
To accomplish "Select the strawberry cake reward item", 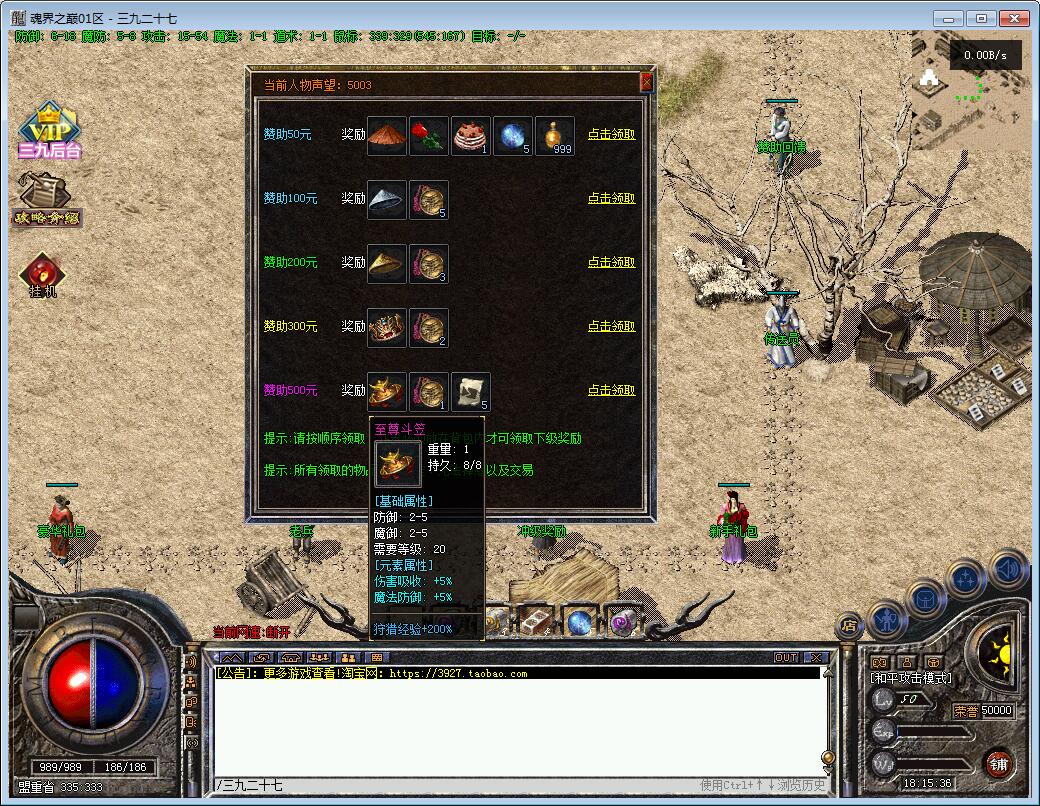I will [x=471, y=136].
